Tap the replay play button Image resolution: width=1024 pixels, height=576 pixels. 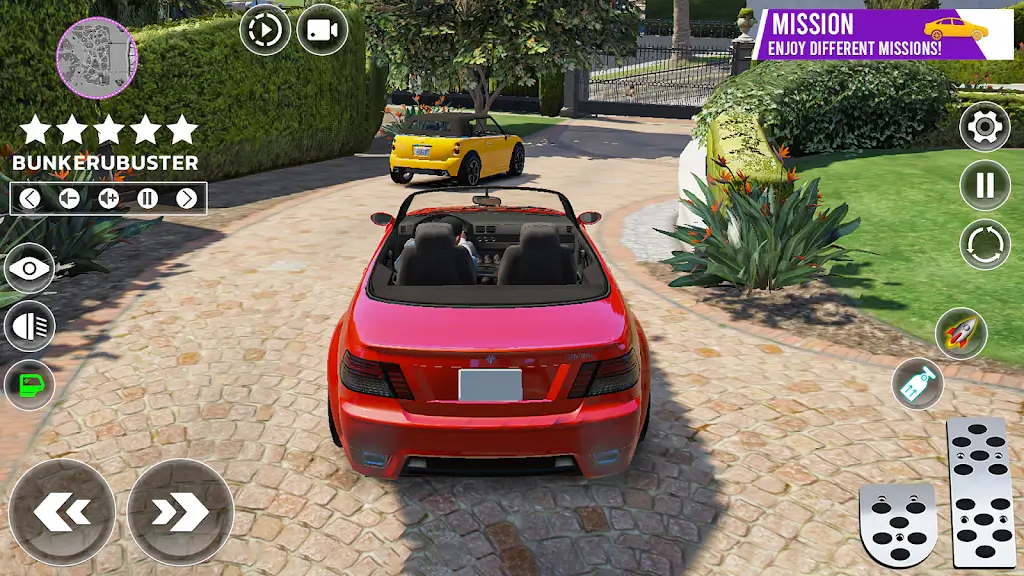265,30
